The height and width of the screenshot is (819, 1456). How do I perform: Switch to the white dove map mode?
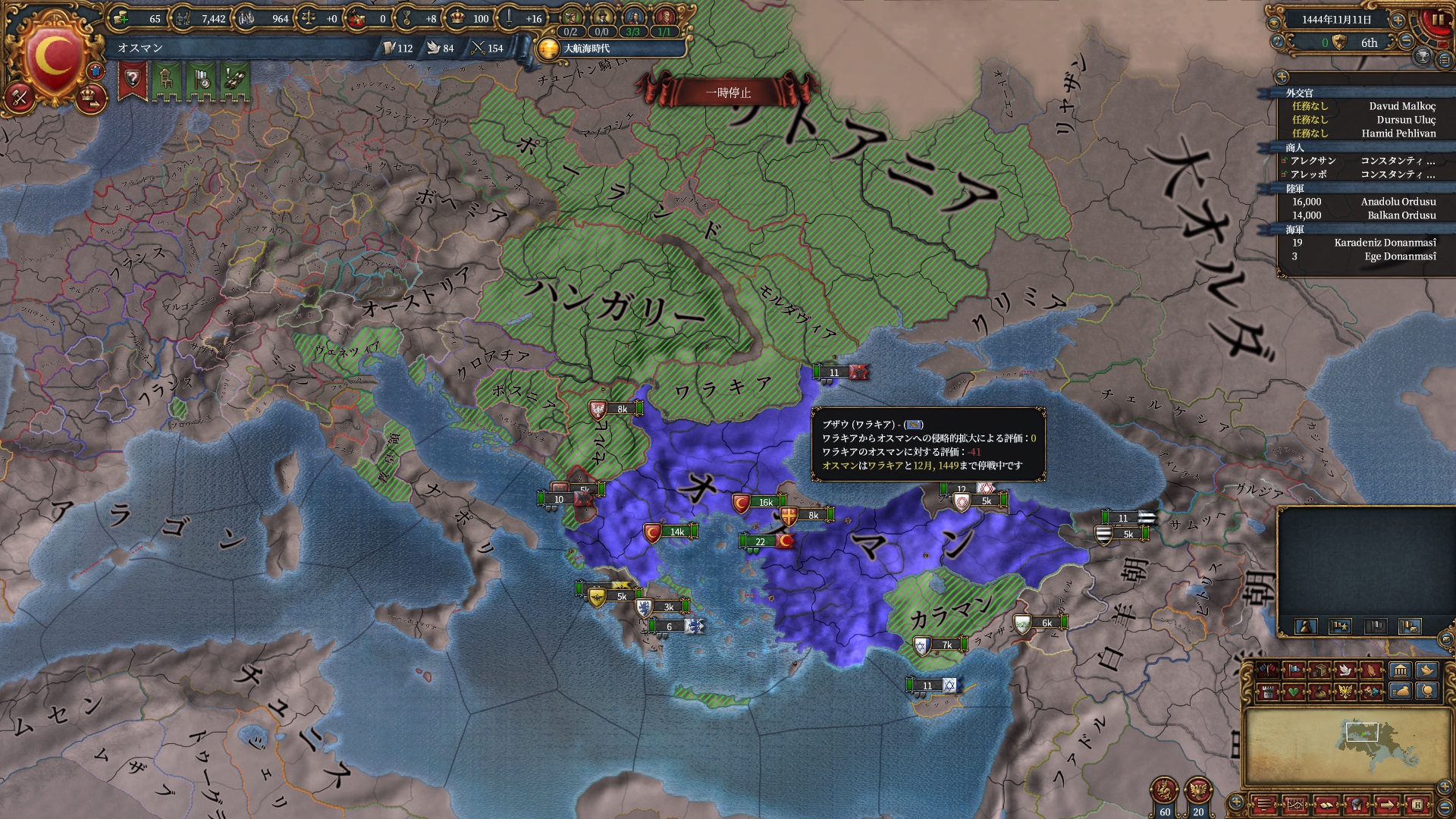pos(1345,670)
